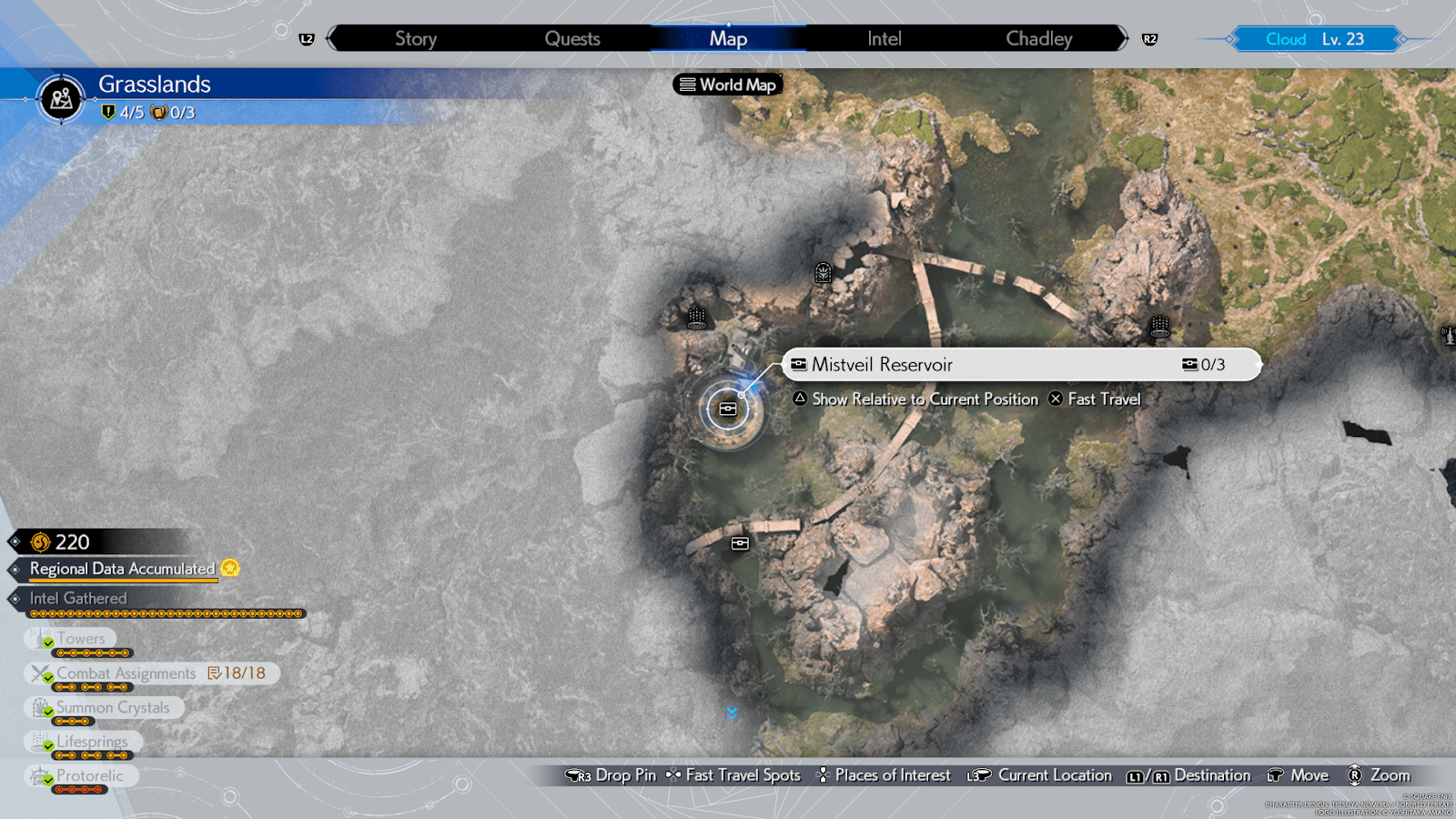Open the tower intel icon left of the reservoir
Viewport: 1456px width, 819px height.
tap(696, 319)
